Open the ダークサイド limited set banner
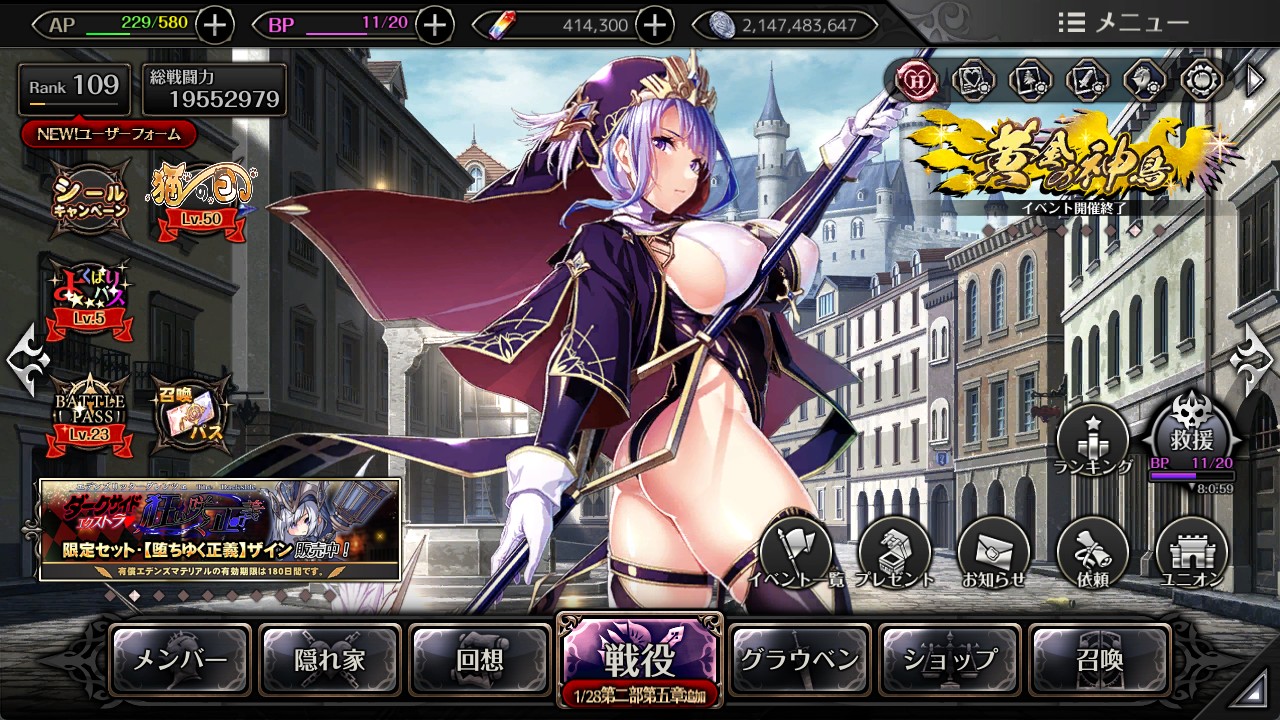 [220, 529]
